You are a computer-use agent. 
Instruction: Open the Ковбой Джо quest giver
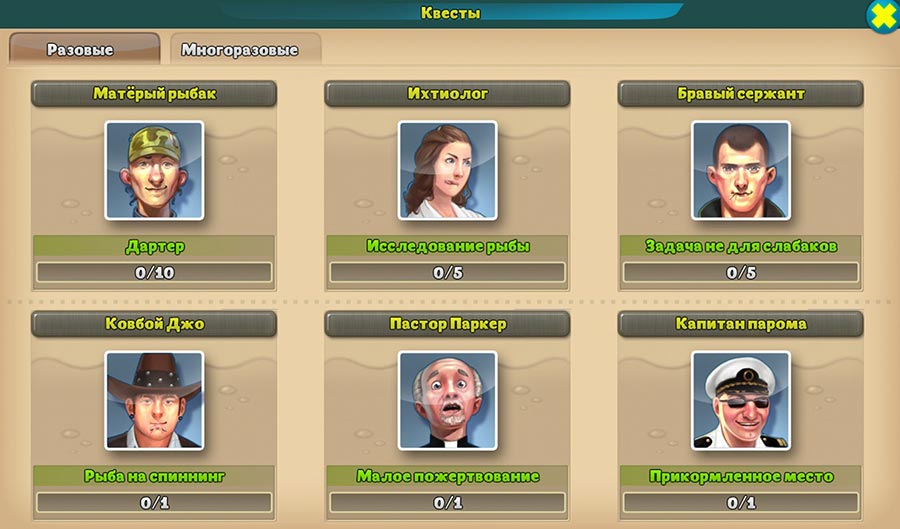click(x=154, y=324)
